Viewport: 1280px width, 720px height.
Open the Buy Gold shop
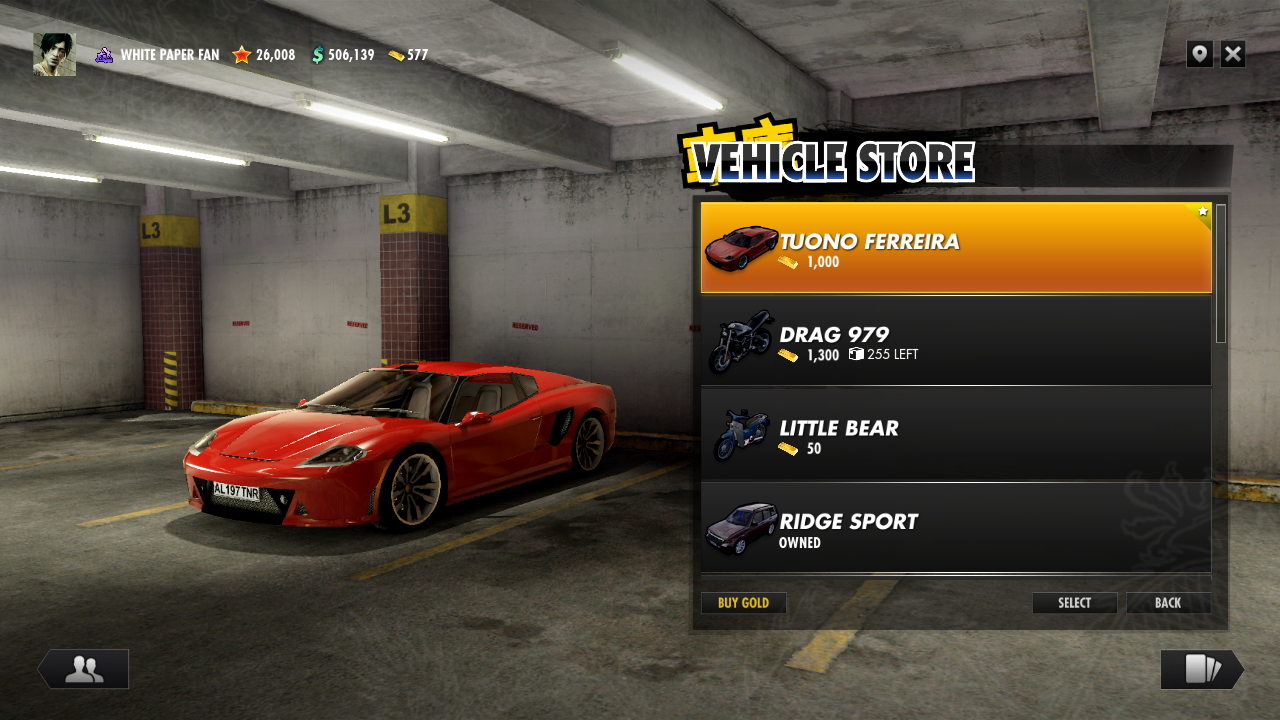(743, 603)
